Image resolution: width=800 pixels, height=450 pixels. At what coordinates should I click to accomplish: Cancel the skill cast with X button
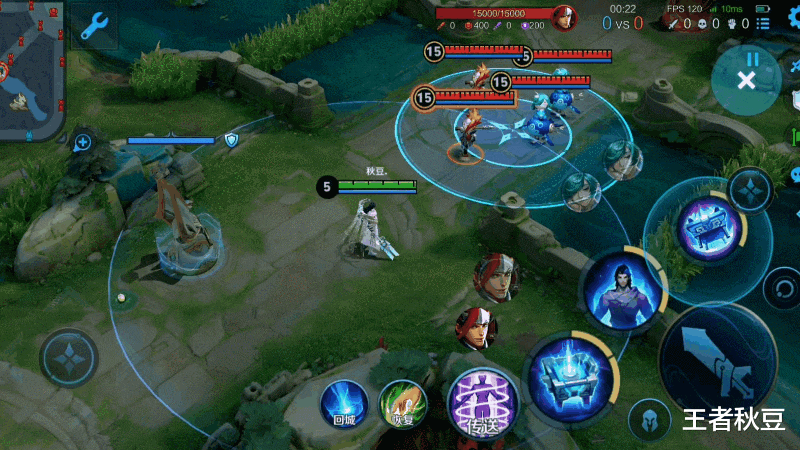pyautogui.click(x=746, y=79)
